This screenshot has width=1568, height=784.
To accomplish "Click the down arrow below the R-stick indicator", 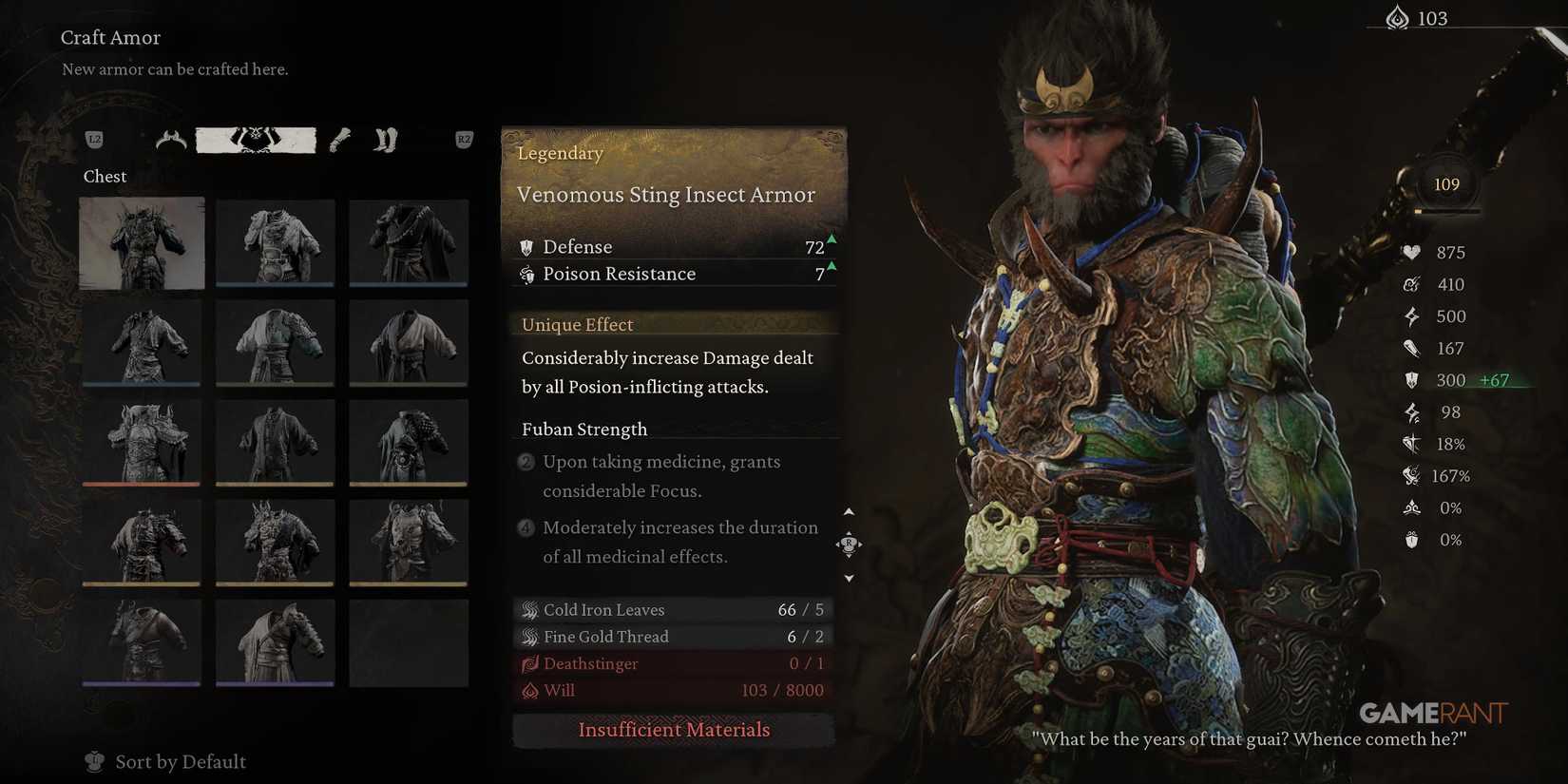I will [x=849, y=577].
